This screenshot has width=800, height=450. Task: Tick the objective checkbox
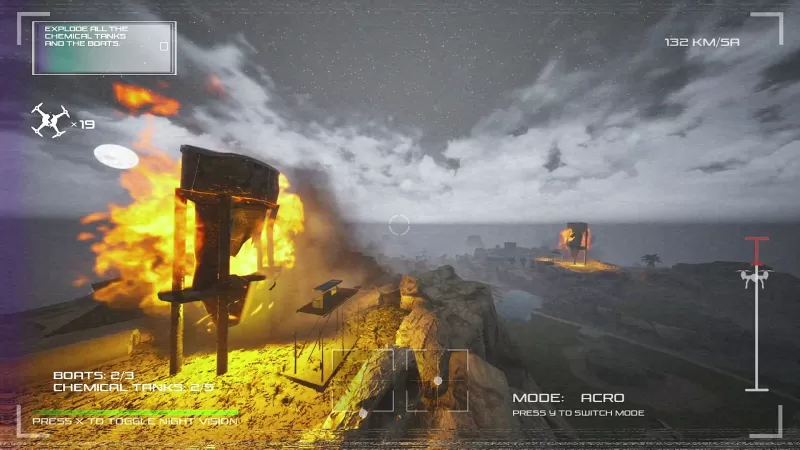164,46
